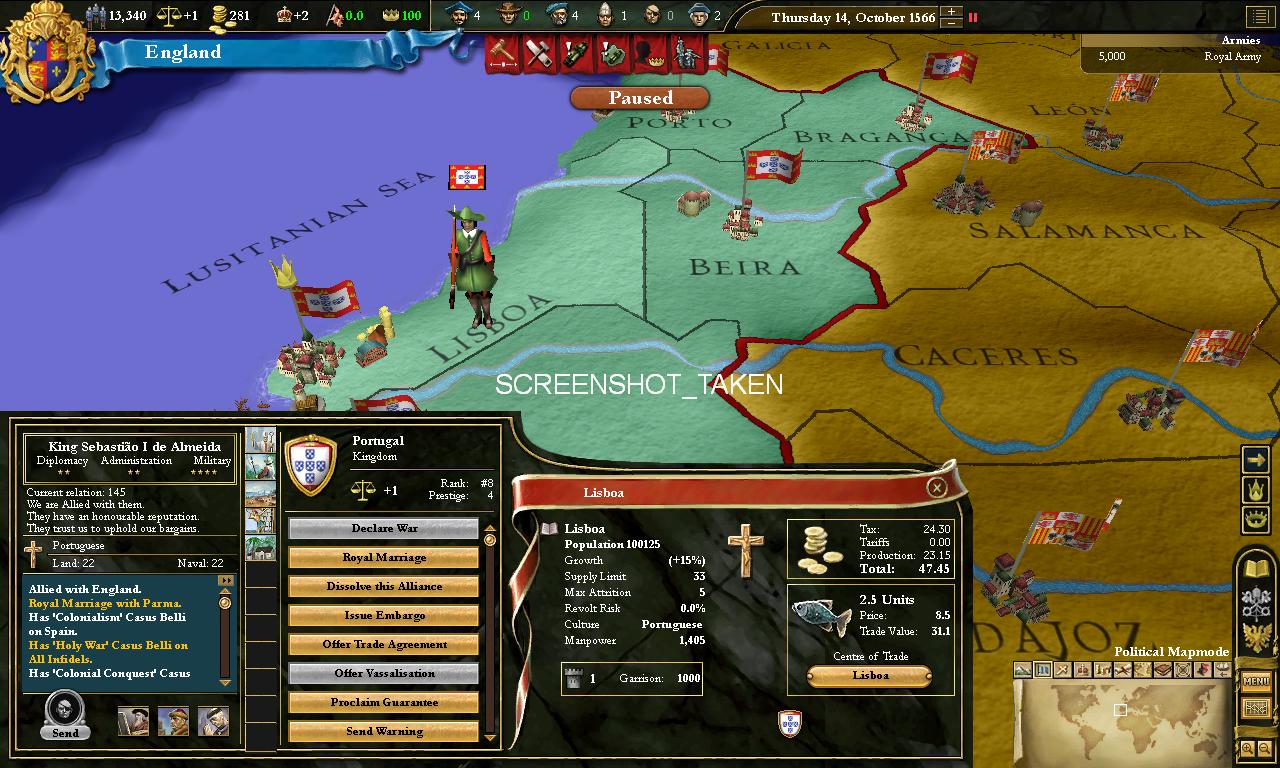
Task: Send a spy using the Send button
Action: 65,714
